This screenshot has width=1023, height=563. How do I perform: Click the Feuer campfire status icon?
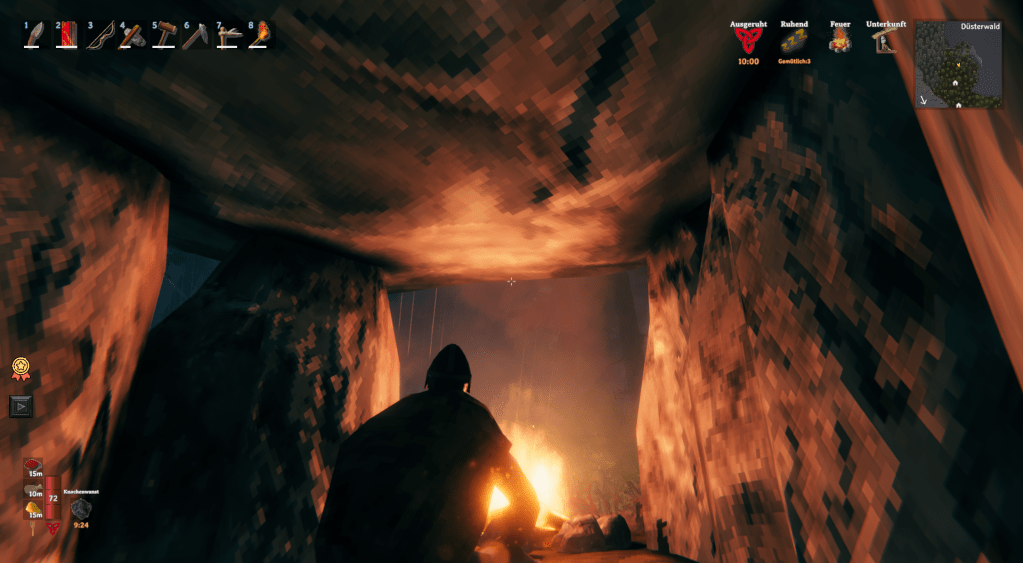pyautogui.click(x=840, y=41)
